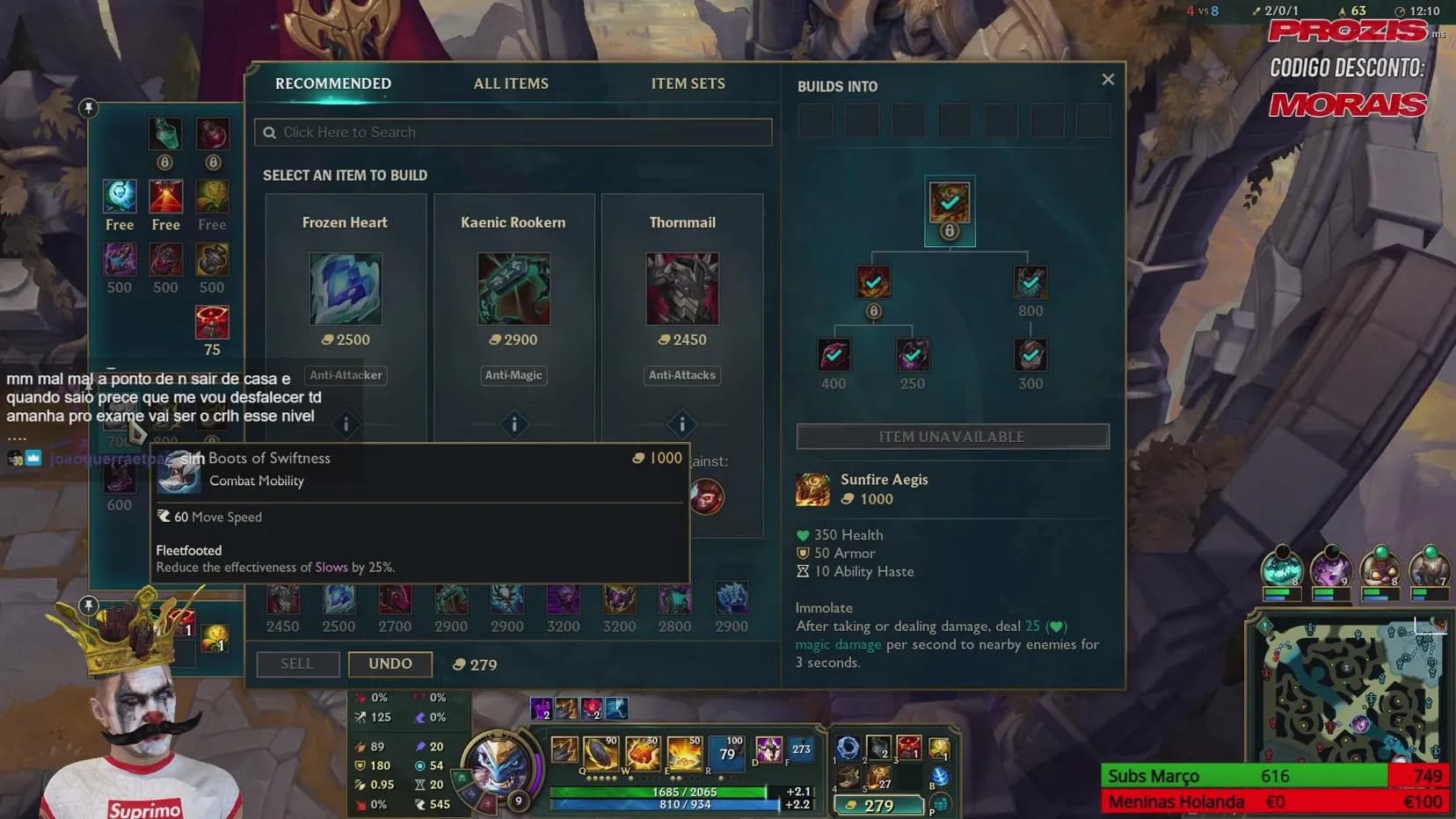
Task: Toggle the pin on the left item panel
Action: (88, 108)
